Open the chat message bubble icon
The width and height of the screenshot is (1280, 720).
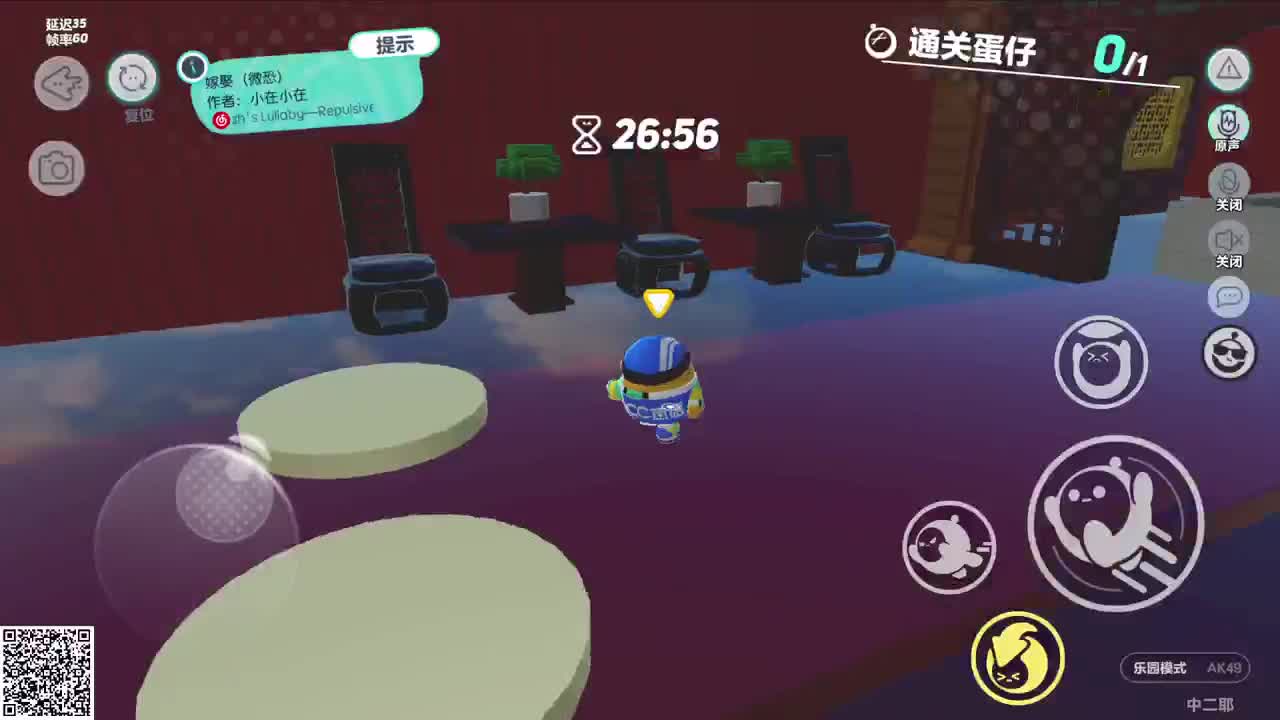point(1229,299)
